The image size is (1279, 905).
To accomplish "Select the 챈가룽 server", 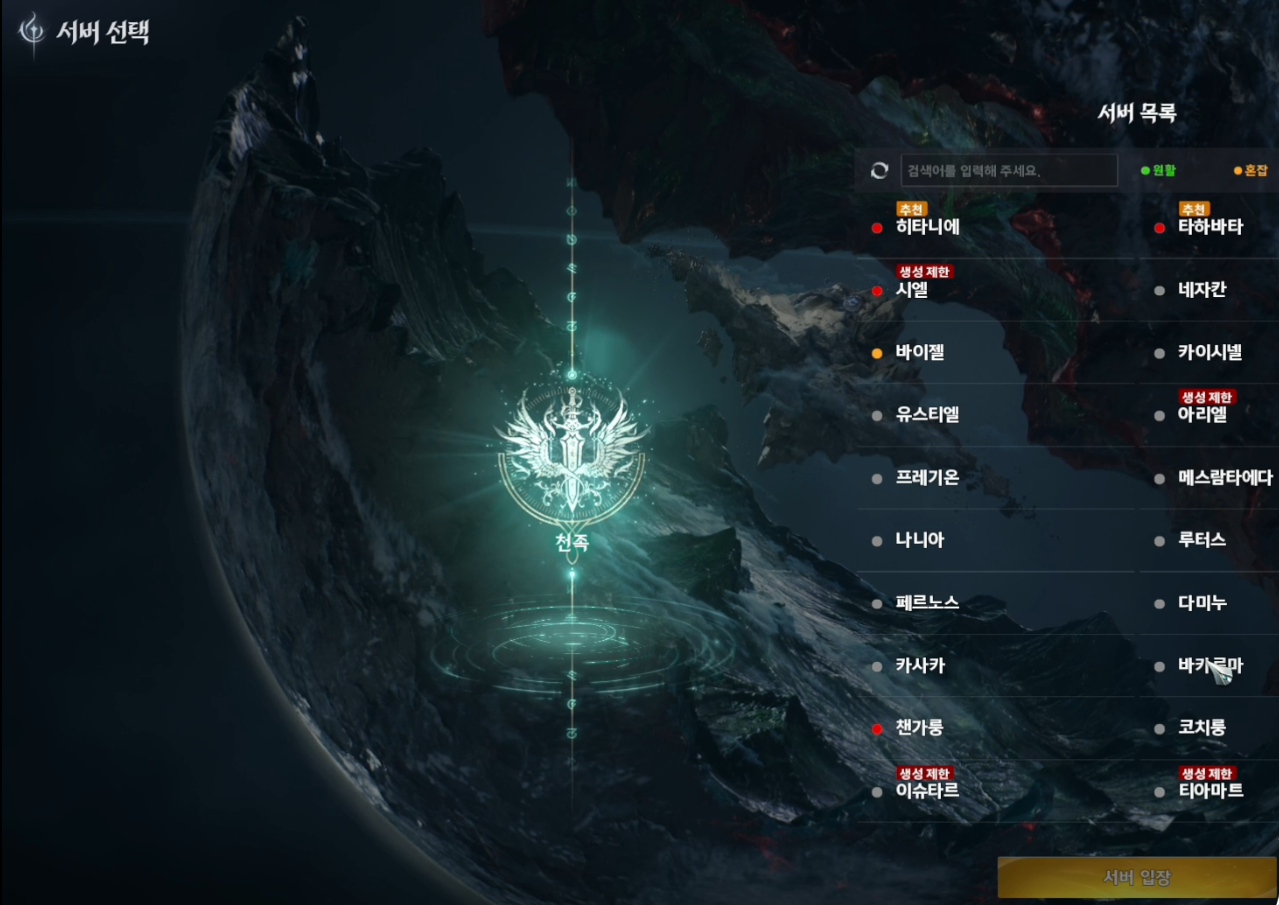I will pyautogui.click(x=920, y=728).
